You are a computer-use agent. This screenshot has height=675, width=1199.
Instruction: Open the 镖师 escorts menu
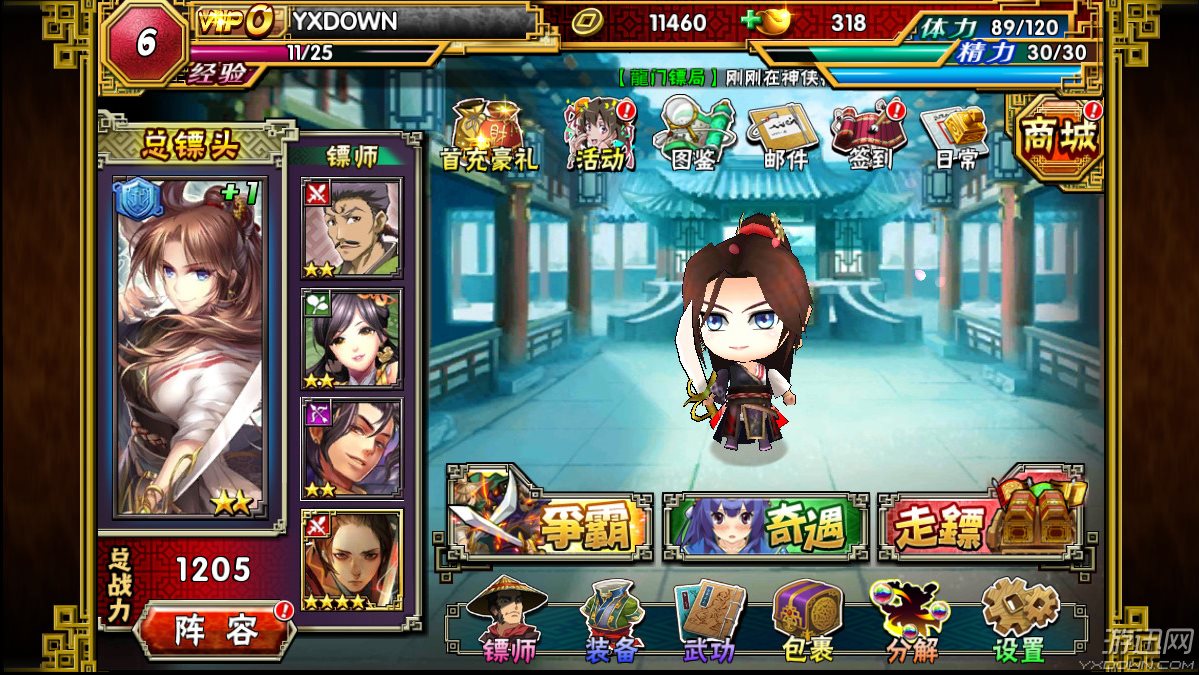tap(510, 622)
